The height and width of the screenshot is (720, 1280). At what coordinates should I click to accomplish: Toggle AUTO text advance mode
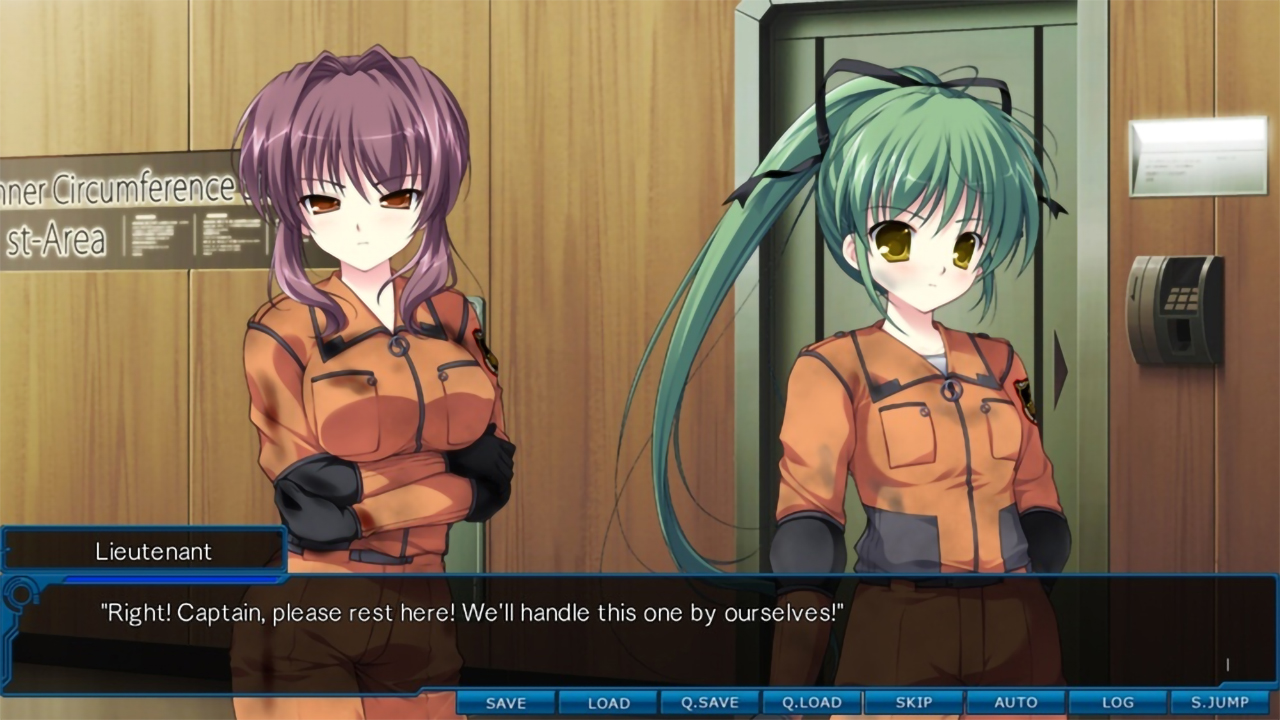[x=1016, y=703]
